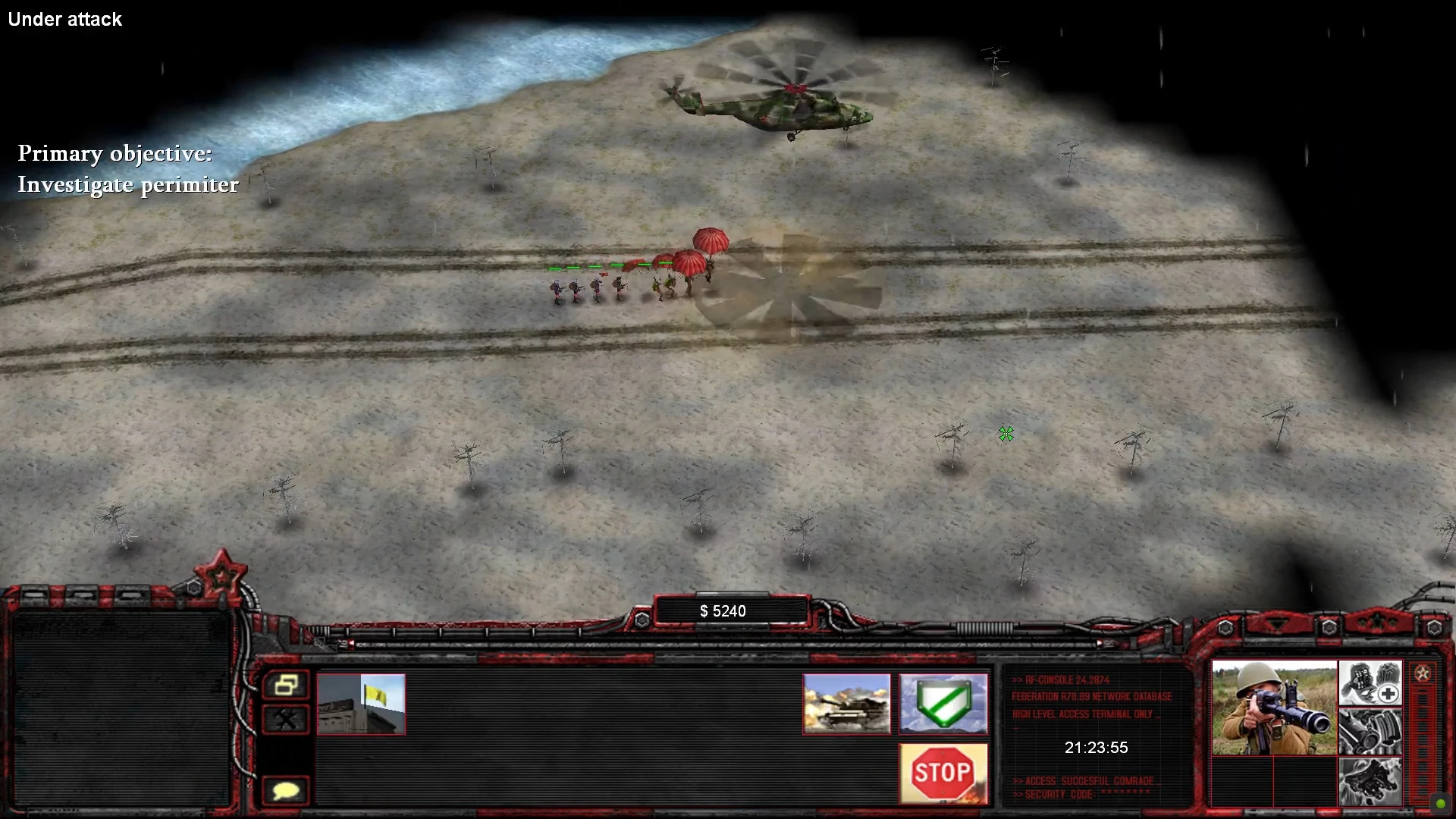
Task: Select the soldier portrait with rifle
Action: 1273,708
